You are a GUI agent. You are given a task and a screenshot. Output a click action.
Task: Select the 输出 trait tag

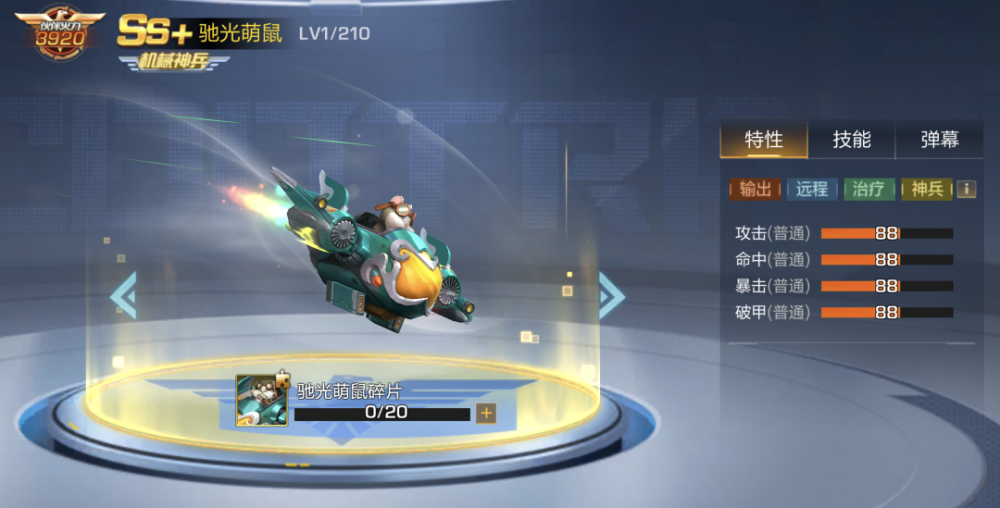755,189
